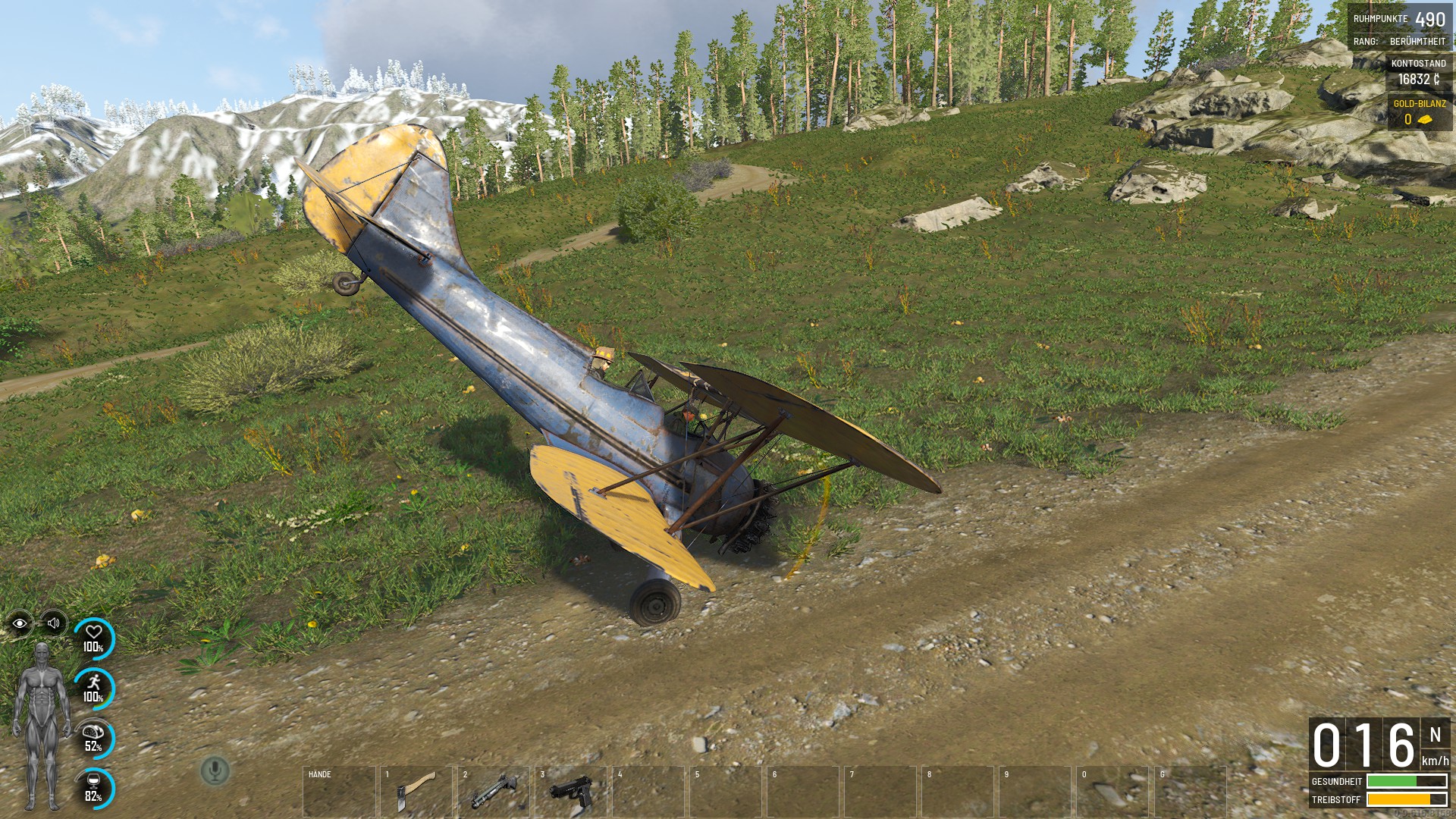
Task: Click the heart health indicator
Action: (94, 639)
